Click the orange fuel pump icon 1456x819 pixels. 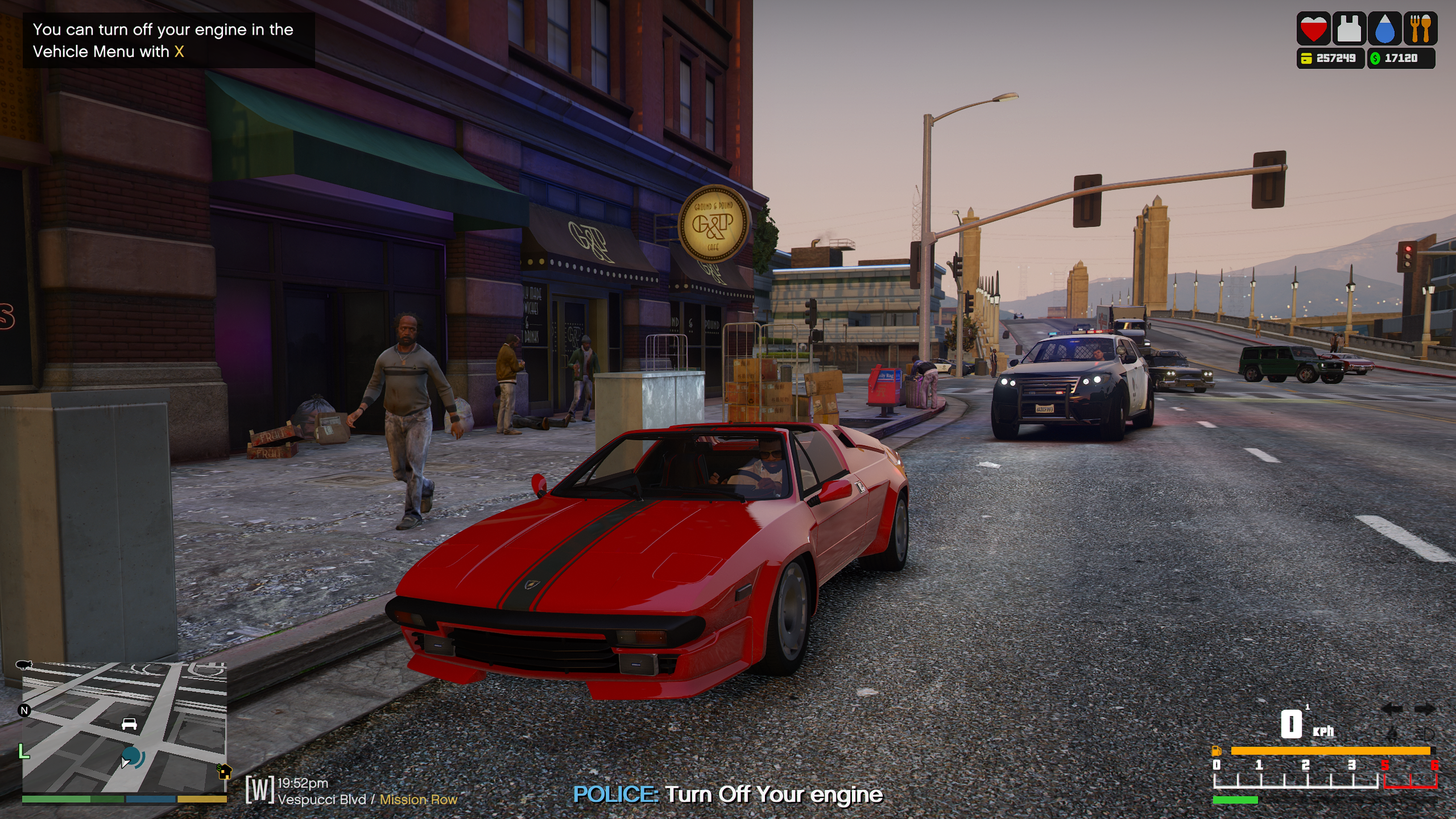[1217, 751]
